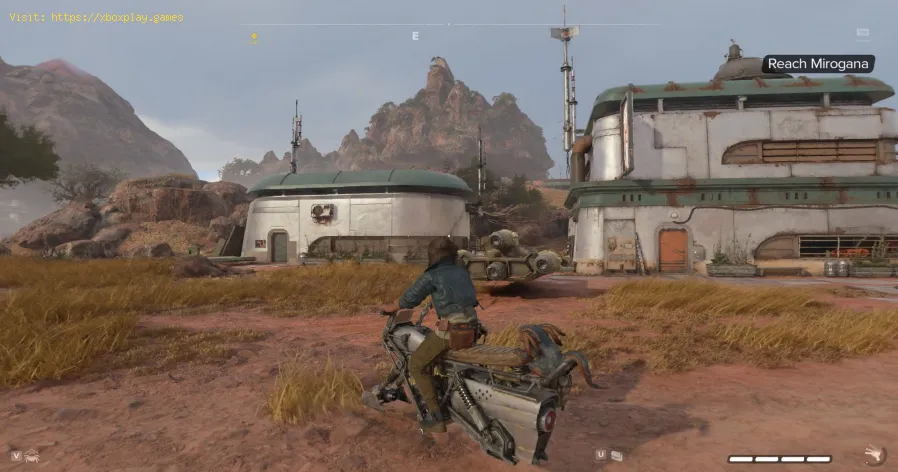
Task: Select the Reach Mirogana objective tracker
Action: tap(818, 64)
